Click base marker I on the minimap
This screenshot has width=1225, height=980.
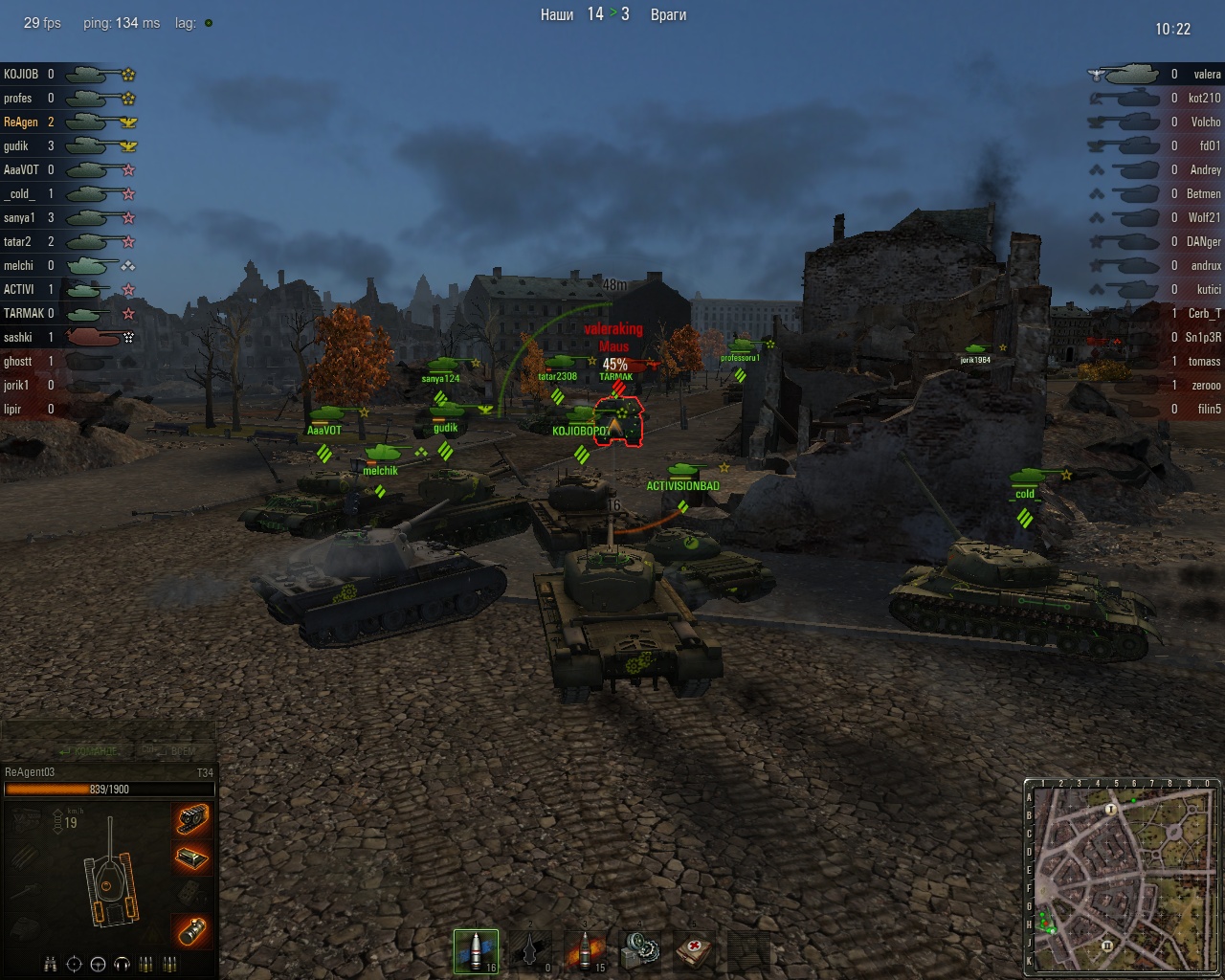[x=1111, y=809]
